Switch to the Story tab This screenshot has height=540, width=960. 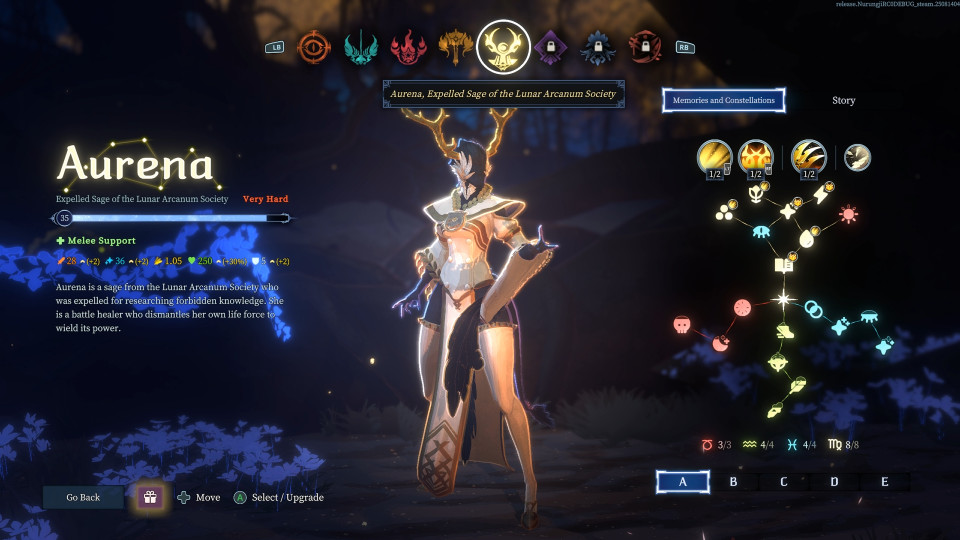point(843,100)
